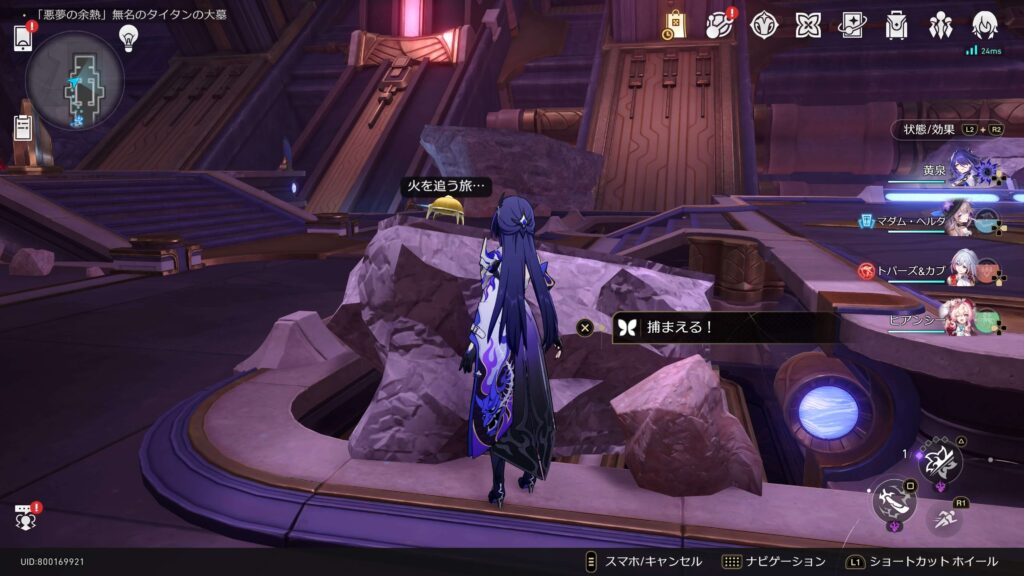Open the circular minimap

[75, 81]
